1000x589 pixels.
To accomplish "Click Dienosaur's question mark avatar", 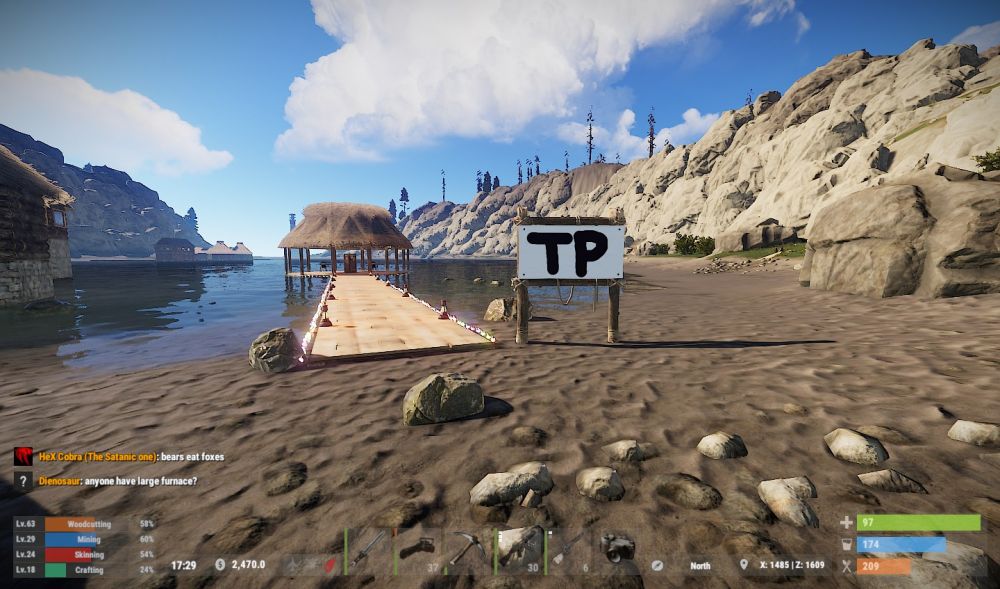I will (x=23, y=481).
